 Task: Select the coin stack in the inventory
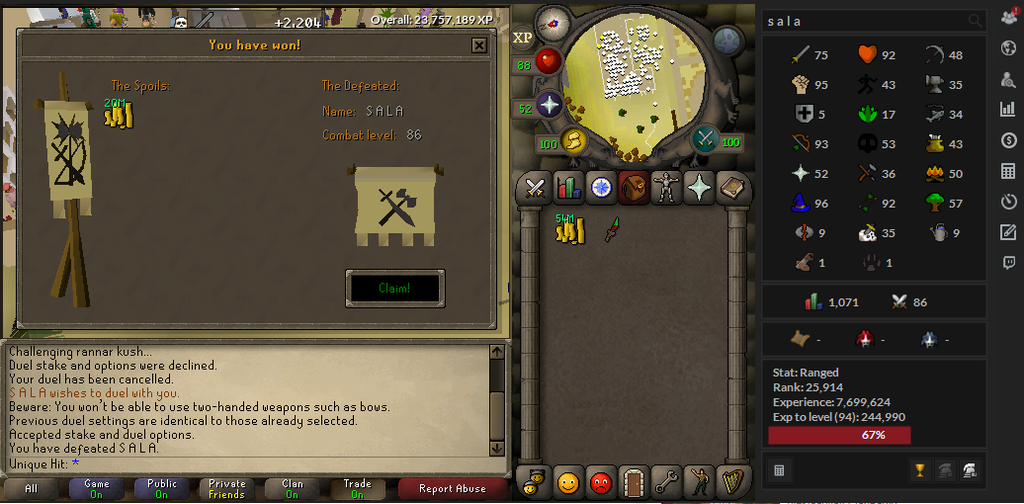(x=569, y=229)
